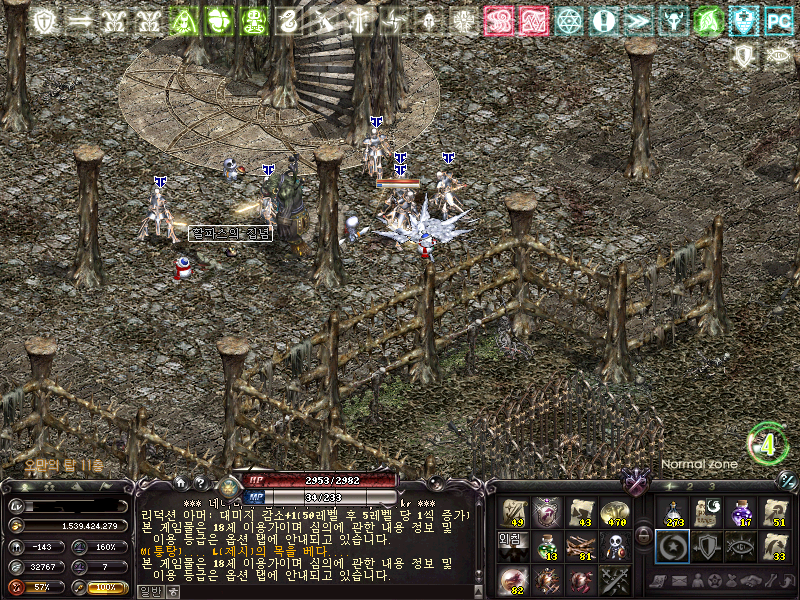Activate the shield skill in the hotbar
Screen dimensions: 800x600
click(706, 546)
